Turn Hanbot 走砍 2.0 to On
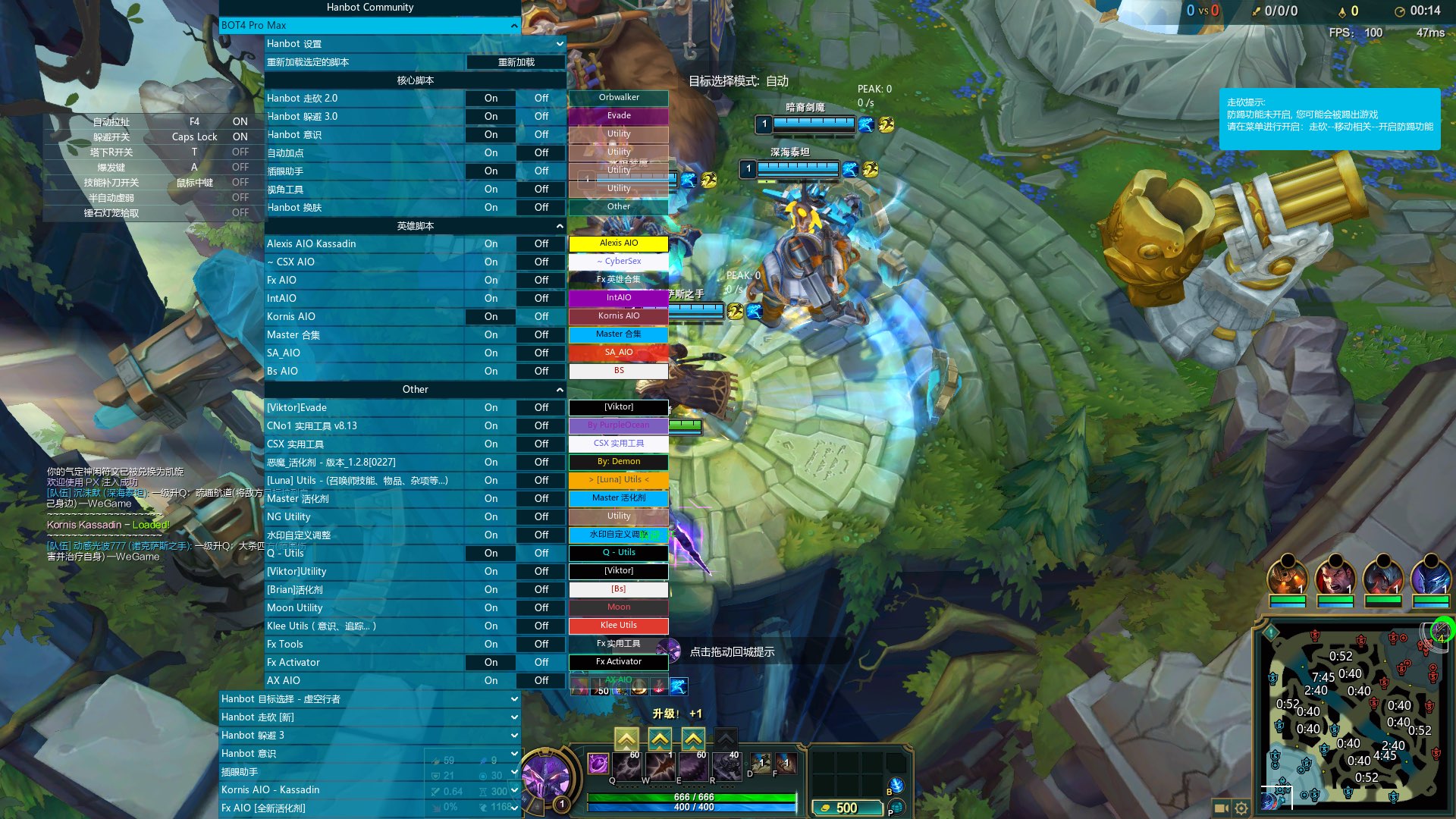 491,99
